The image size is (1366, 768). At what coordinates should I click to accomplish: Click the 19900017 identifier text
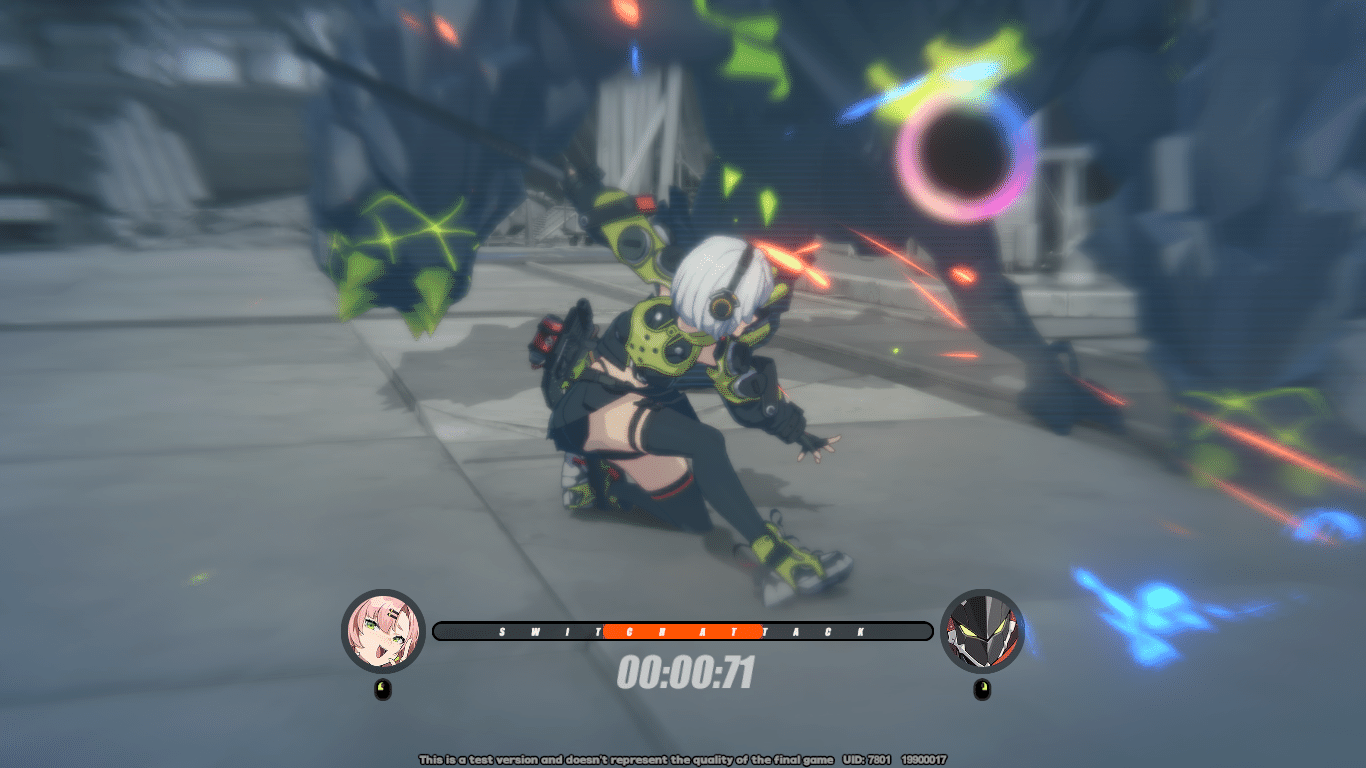pyautogui.click(x=925, y=758)
